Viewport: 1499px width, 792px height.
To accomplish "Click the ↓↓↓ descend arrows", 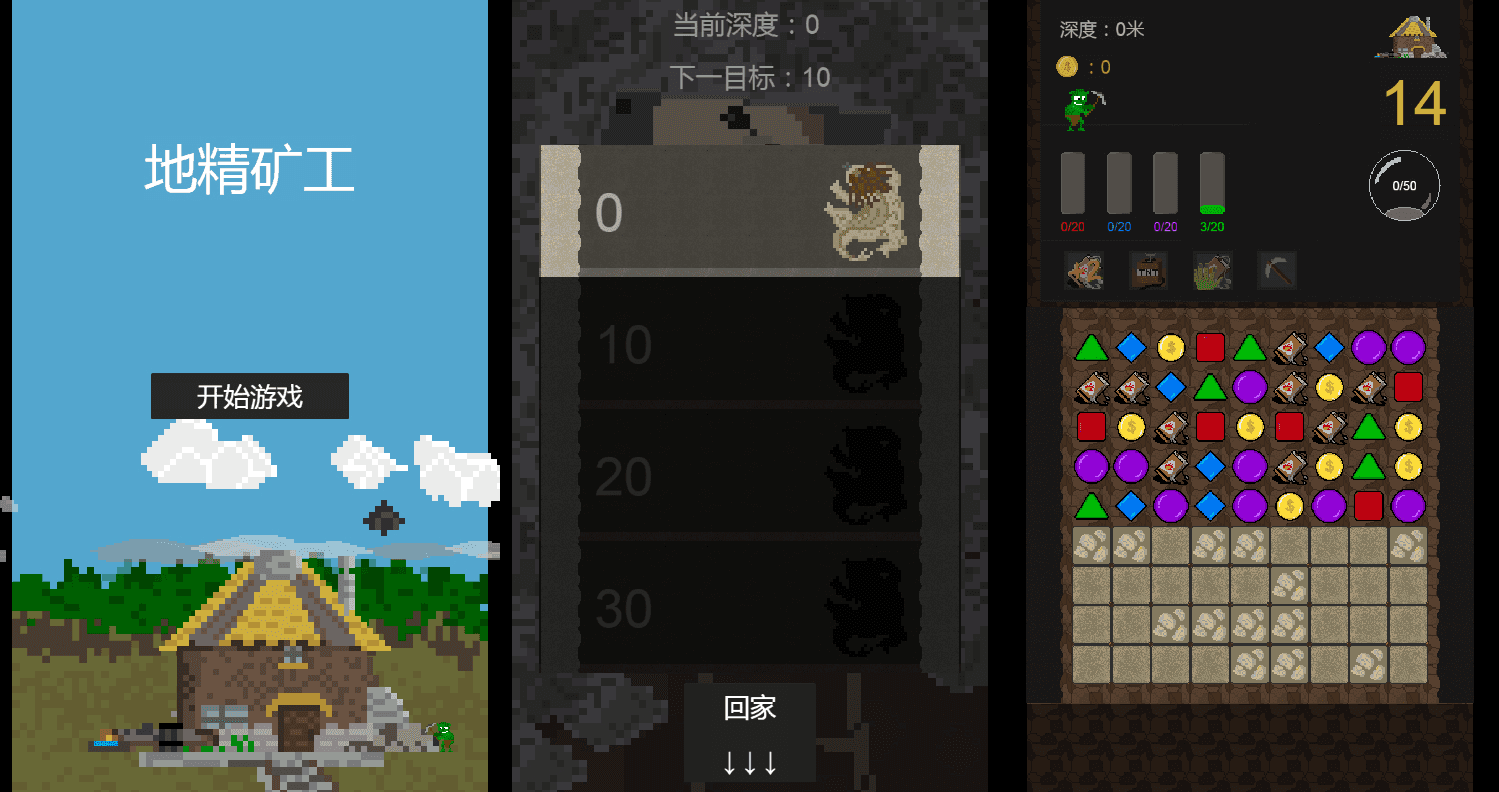I will [750, 762].
